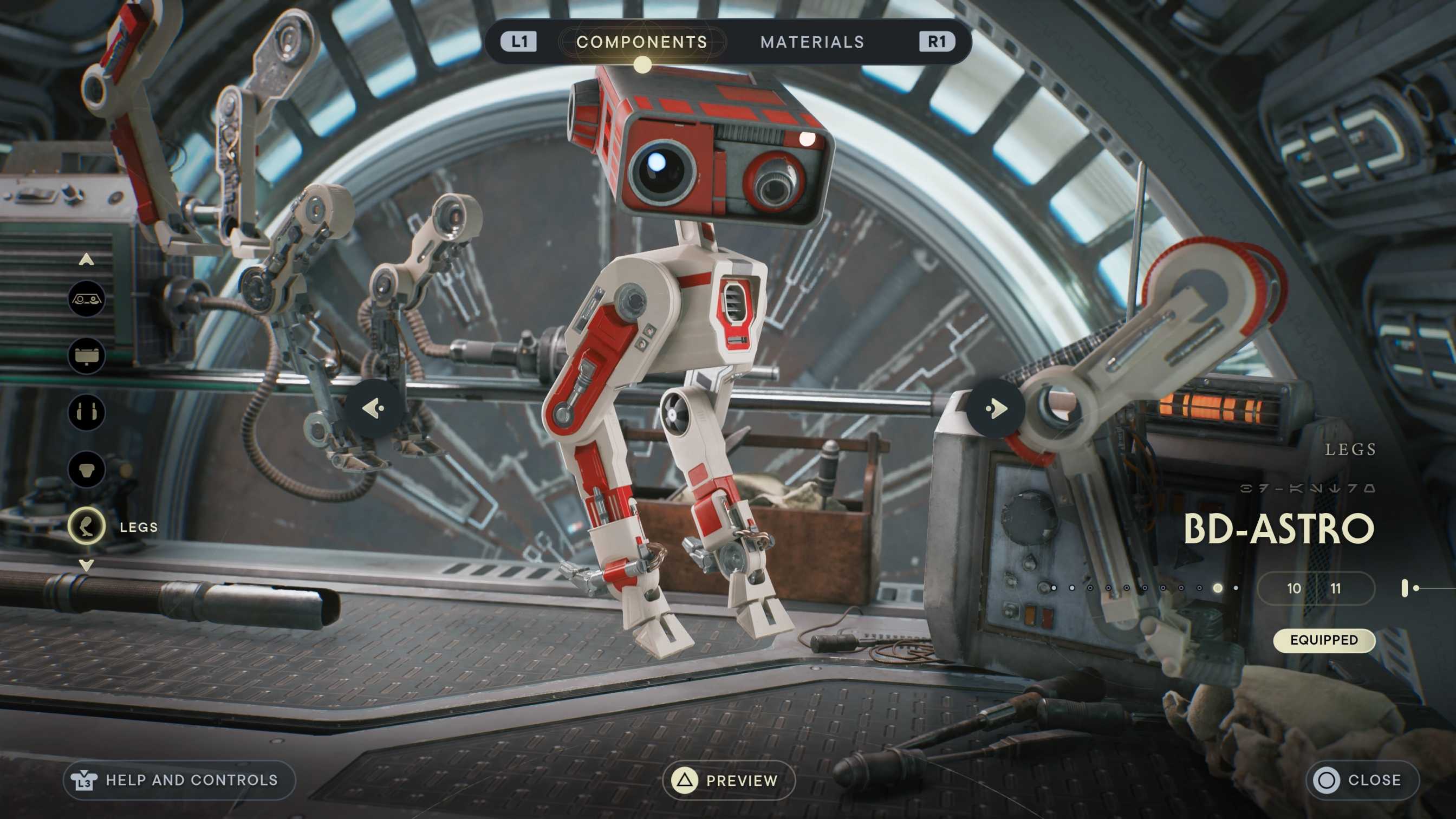Show the next legs option with right arrow

995,407
